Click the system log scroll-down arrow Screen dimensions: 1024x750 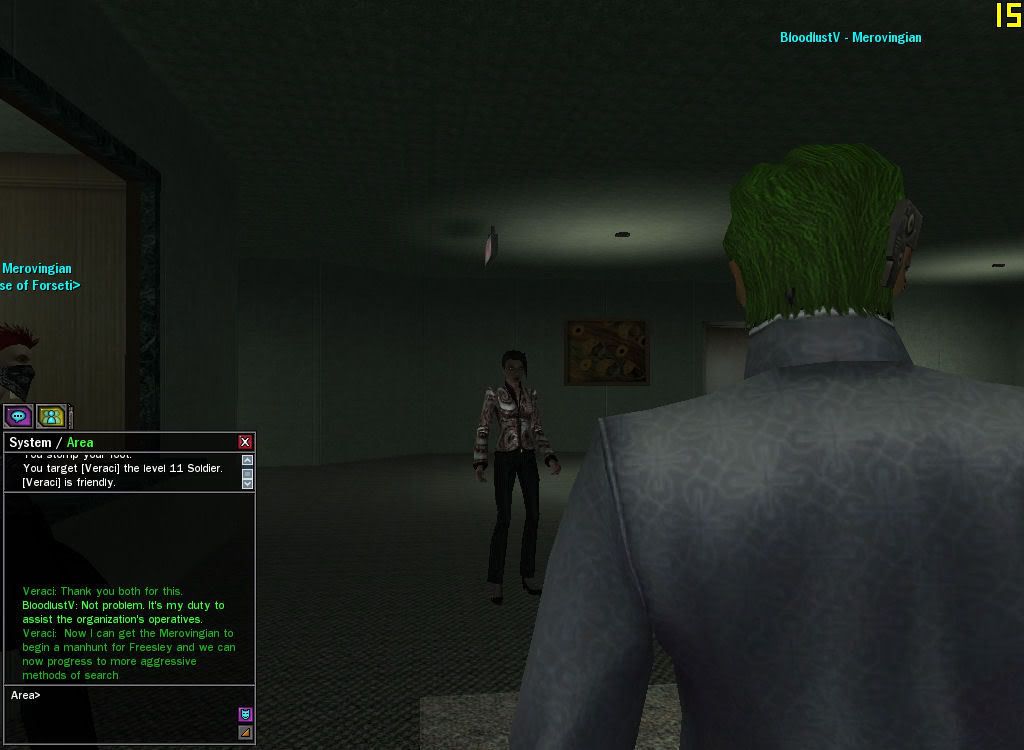coord(247,483)
